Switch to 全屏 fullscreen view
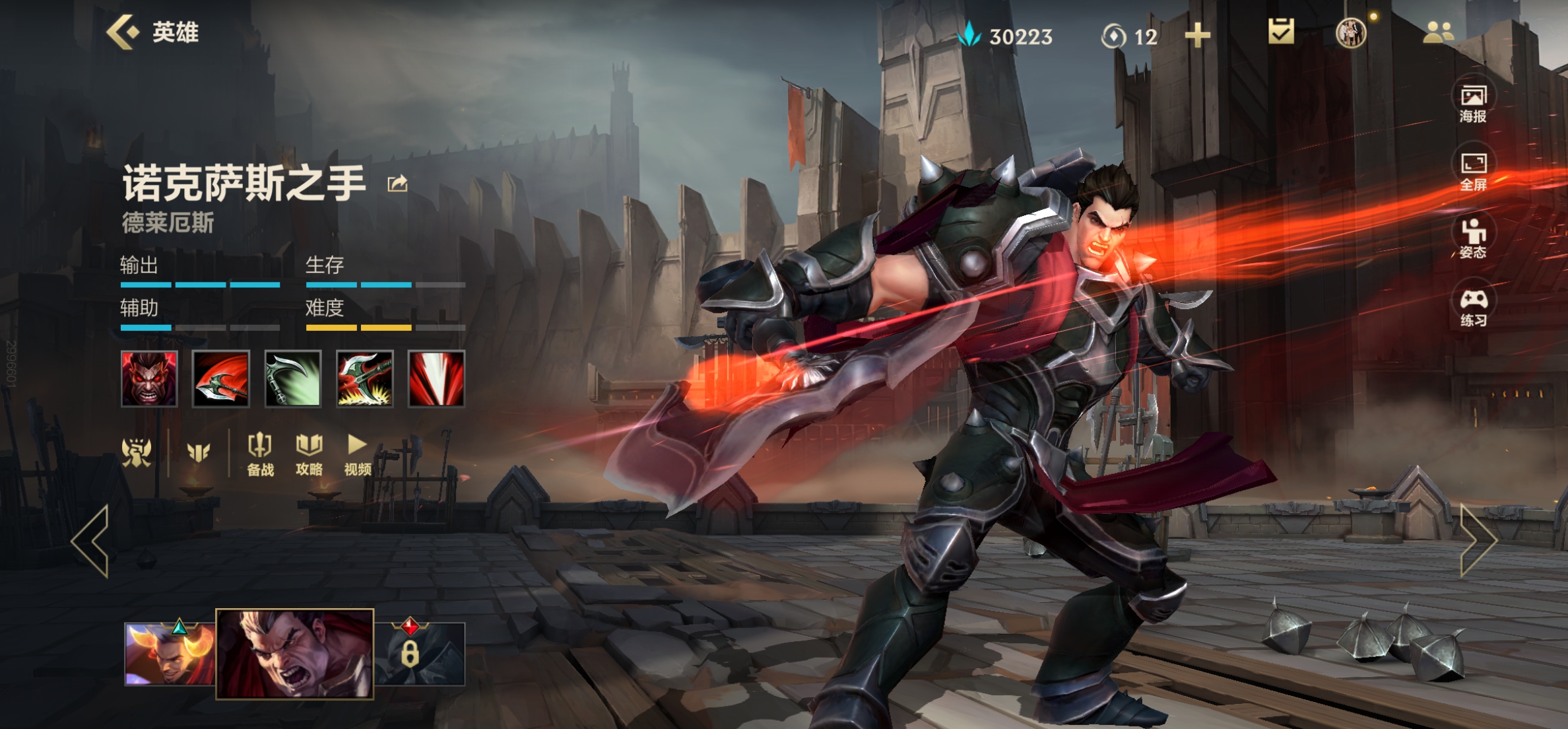This screenshot has width=1568, height=729. tap(1473, 171)
